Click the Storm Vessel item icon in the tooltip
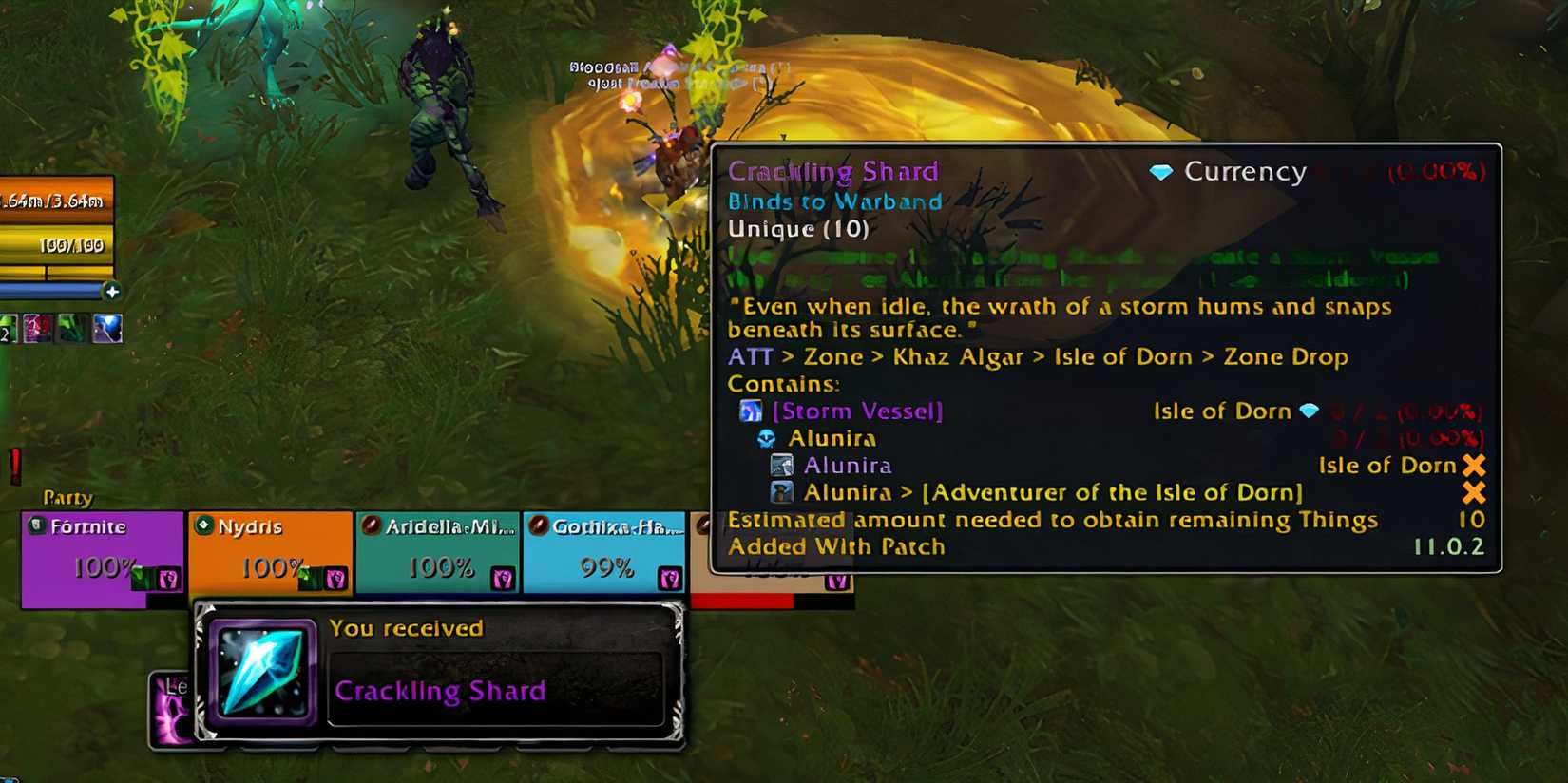Screen dimensions: 1568x783 point(752,410)
